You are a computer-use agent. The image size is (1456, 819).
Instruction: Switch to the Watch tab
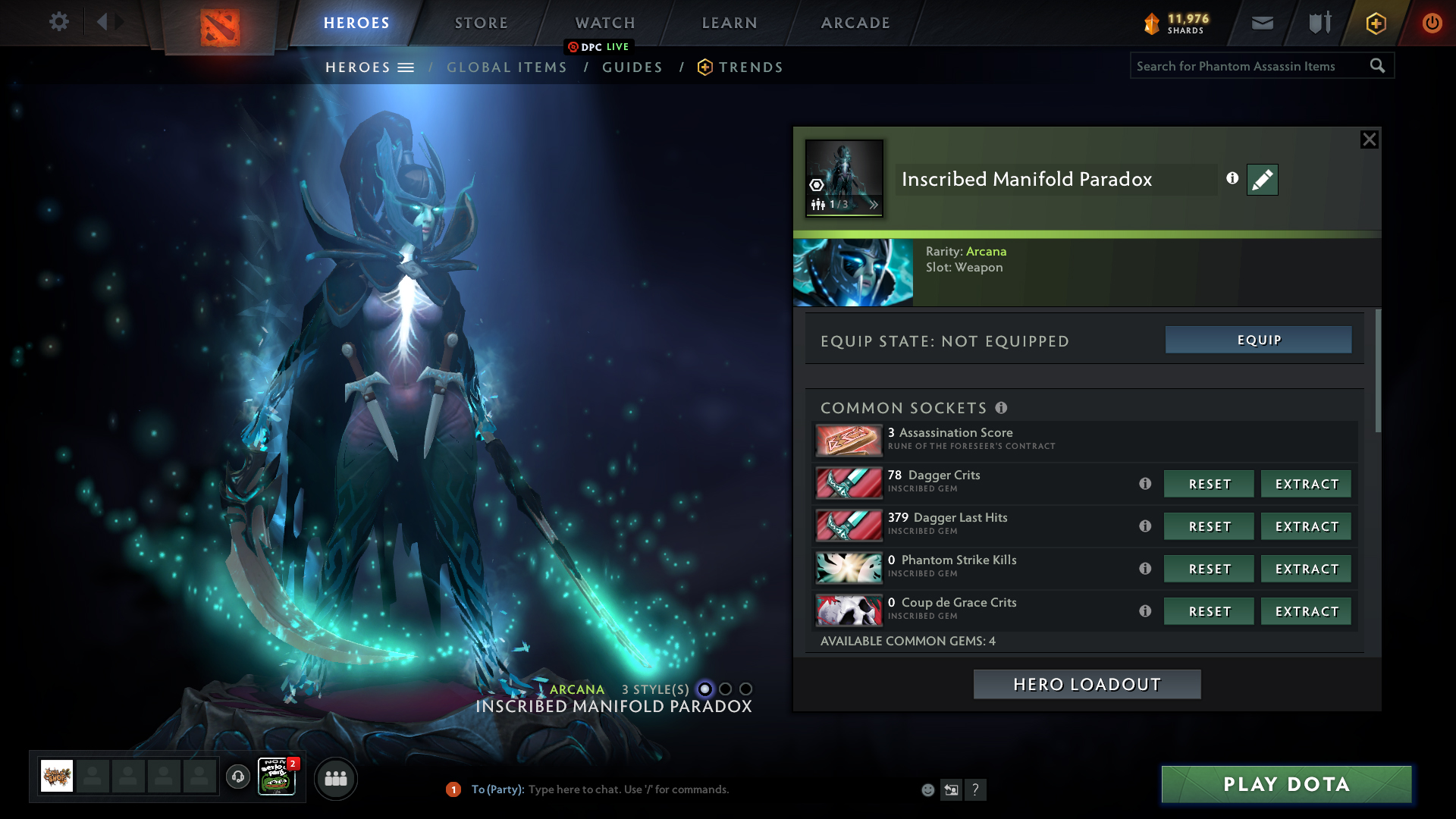(604, 23)
